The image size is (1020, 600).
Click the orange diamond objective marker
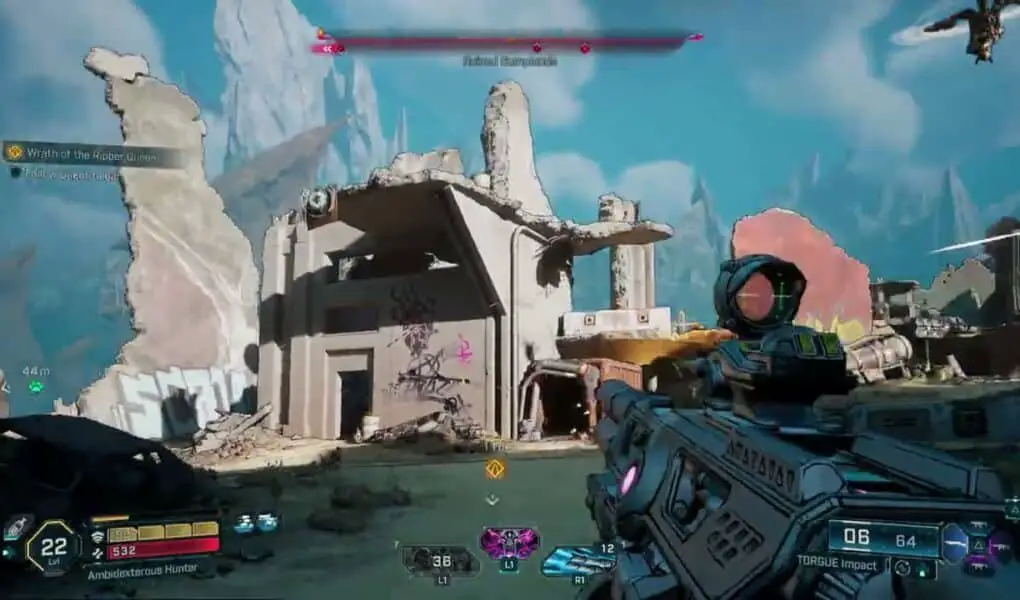[494, 468]
